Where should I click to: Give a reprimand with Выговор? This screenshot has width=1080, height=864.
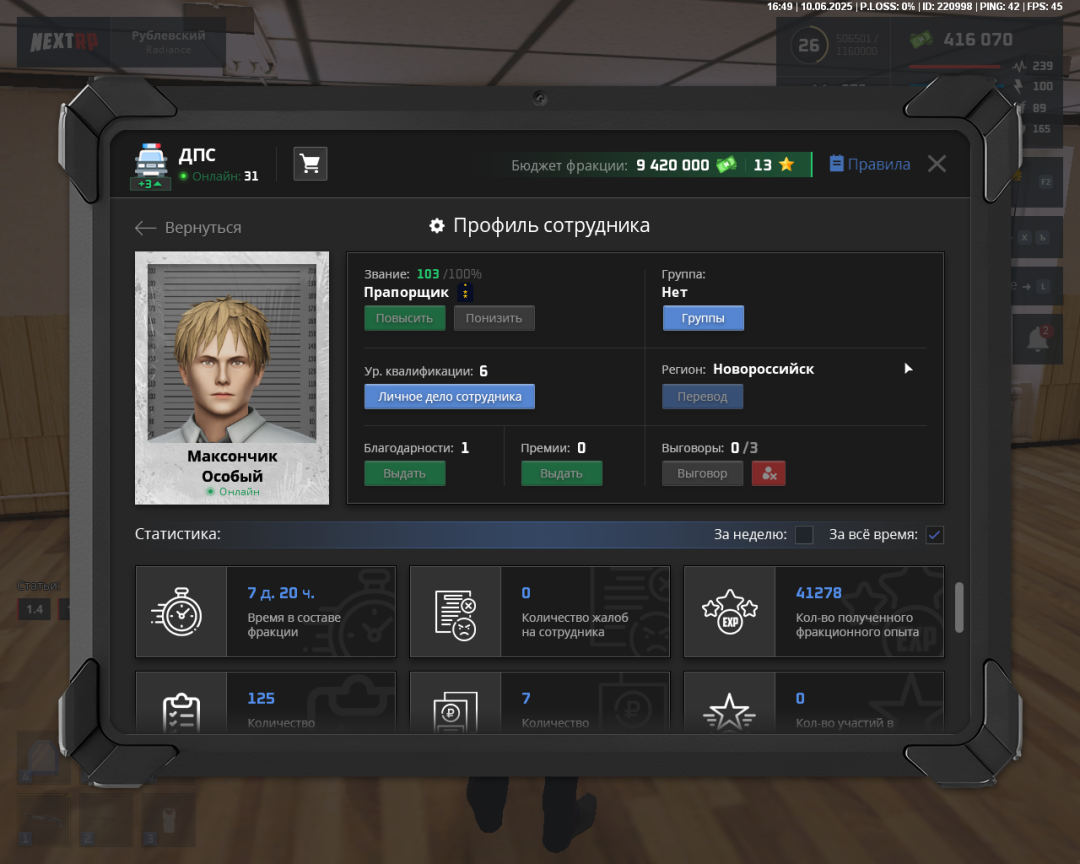pyautogui.click(x=702, y=473)
